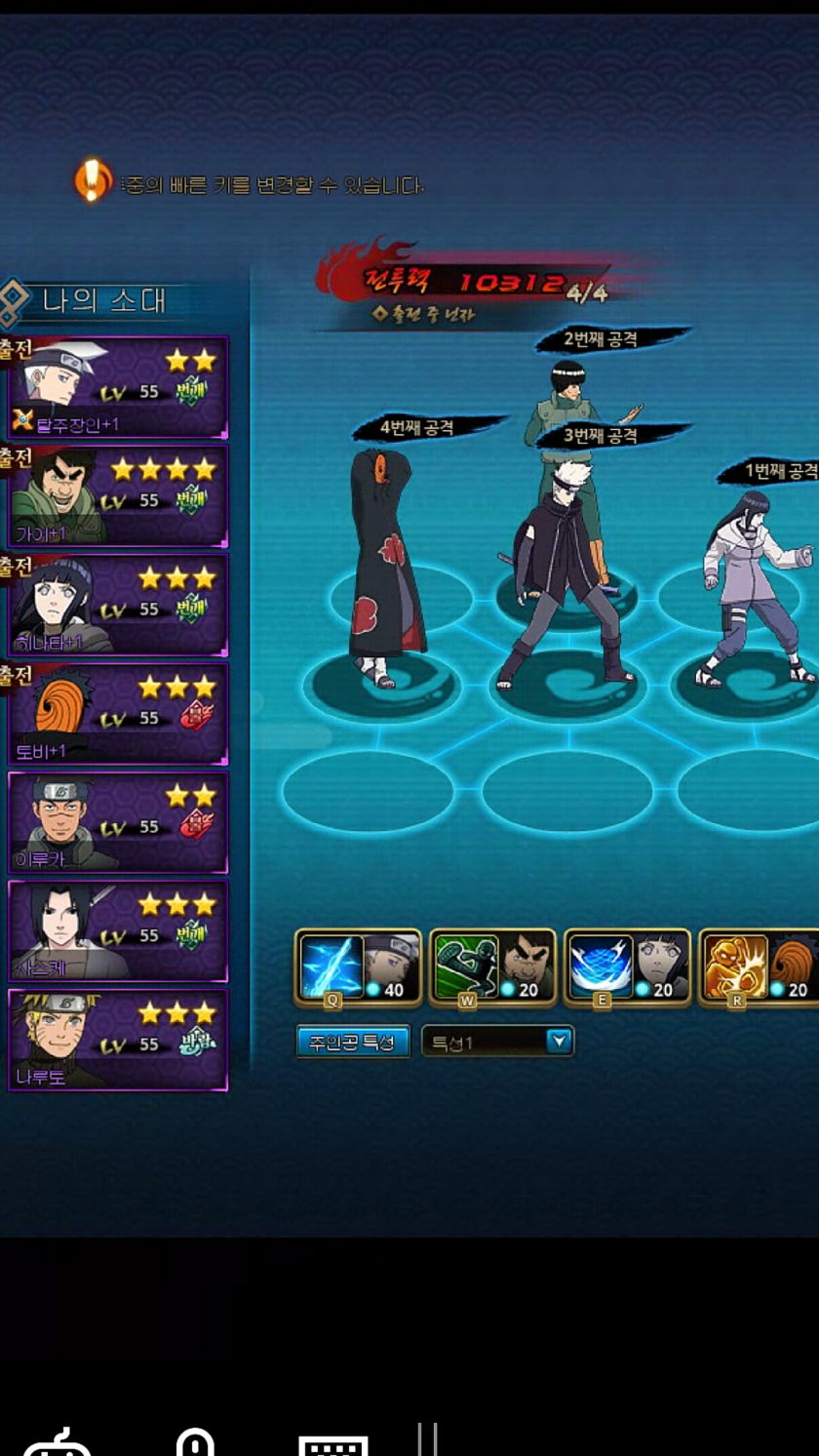Select the 가이+1 ninja card
Viewport: 819px width, 1456px height.
coord(118,497)
